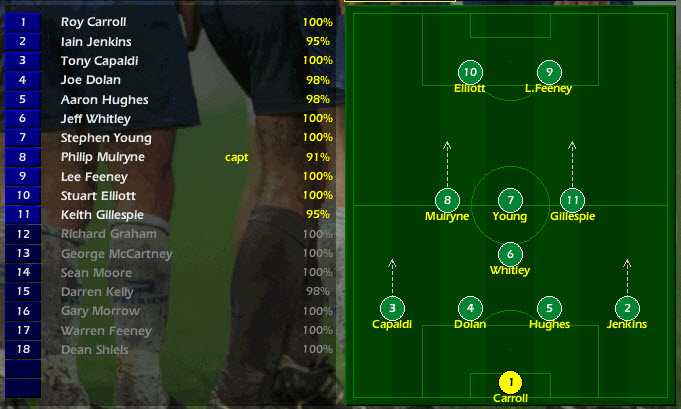The height and width of the screenshot is (409, 681).
Task: Pick the number 6 Whitley pitch marker
Action: click(x=510, y=254)
